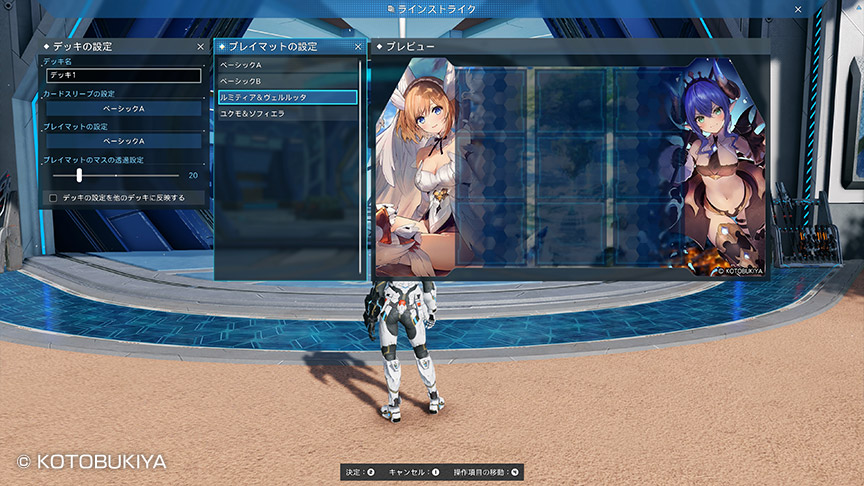Close the ラインストライク window
Image resolution: width=864 pixels, height=486 pixels.
point(797,9)
